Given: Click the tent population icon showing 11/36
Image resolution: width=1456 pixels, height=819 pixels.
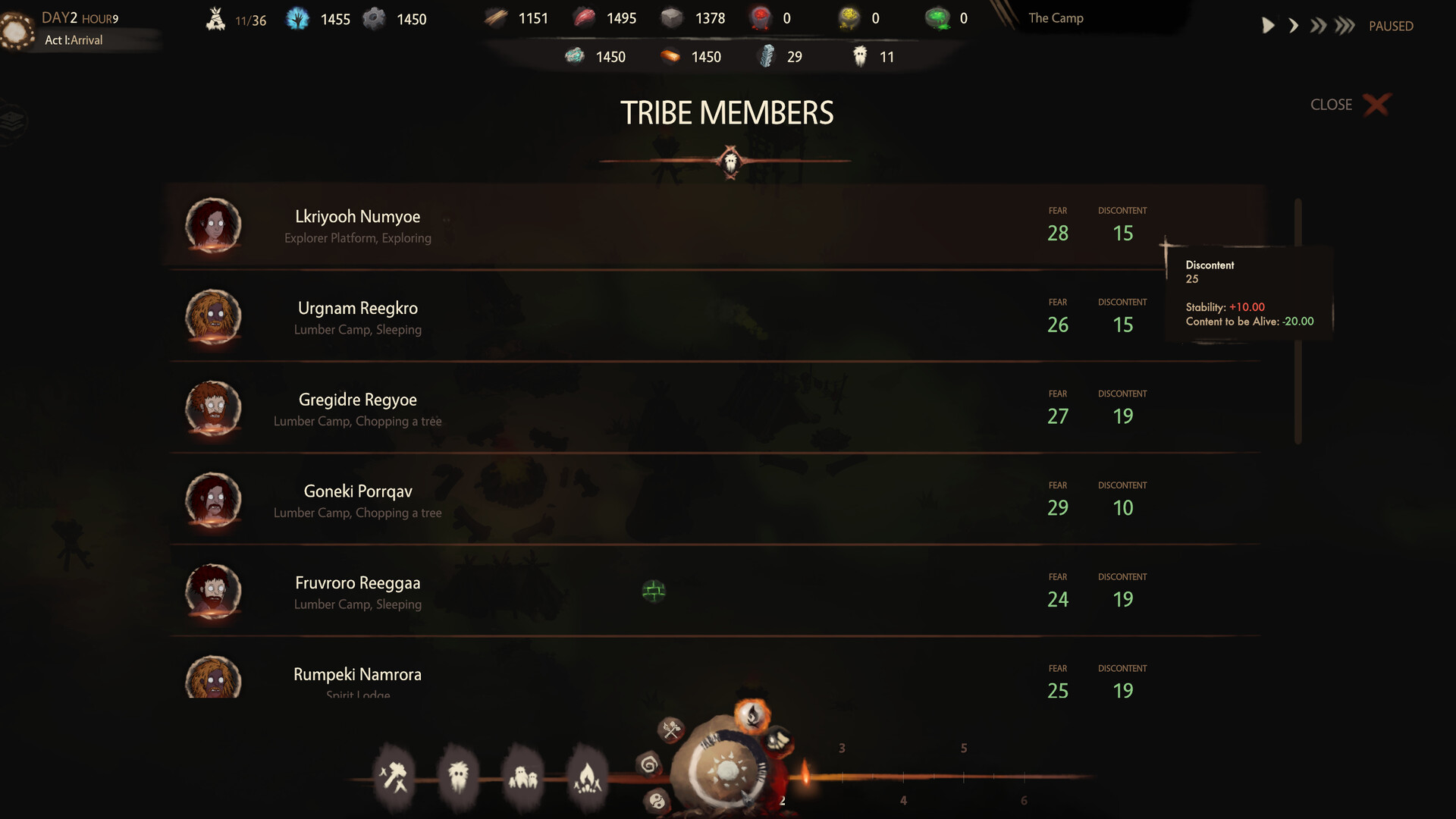Looking at the screenshot, I should (215, 17).
